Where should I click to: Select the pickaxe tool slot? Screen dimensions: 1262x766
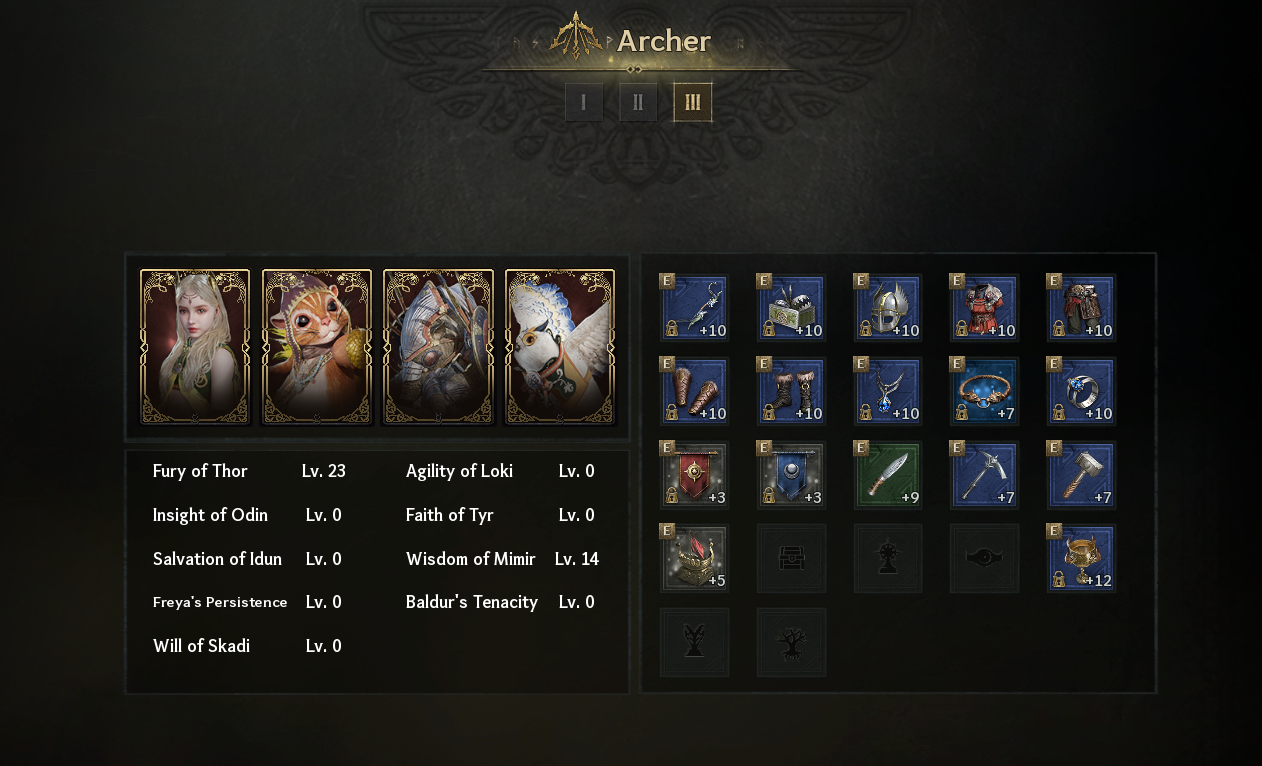tap(984, 476)
